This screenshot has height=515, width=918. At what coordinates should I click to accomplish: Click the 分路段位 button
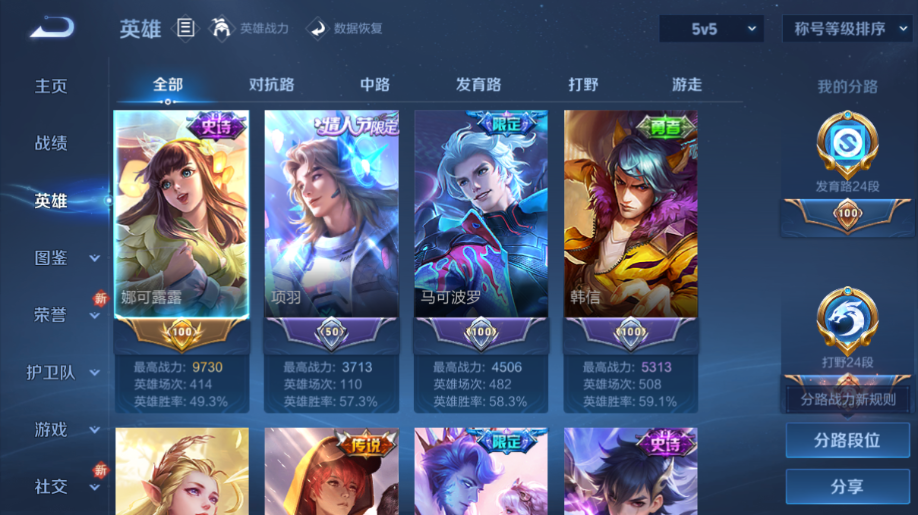click(847, 440)
